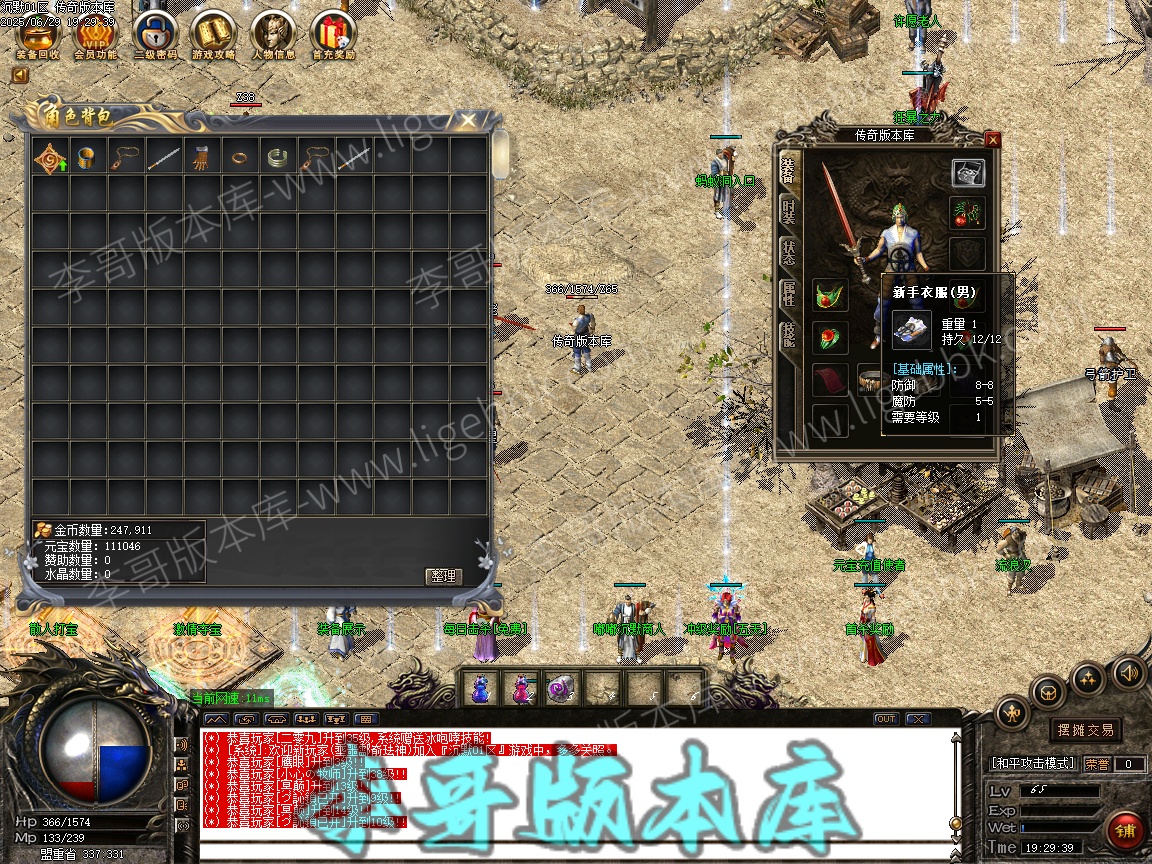Collapse the top icon bar with the arrow

pos(20,75)
